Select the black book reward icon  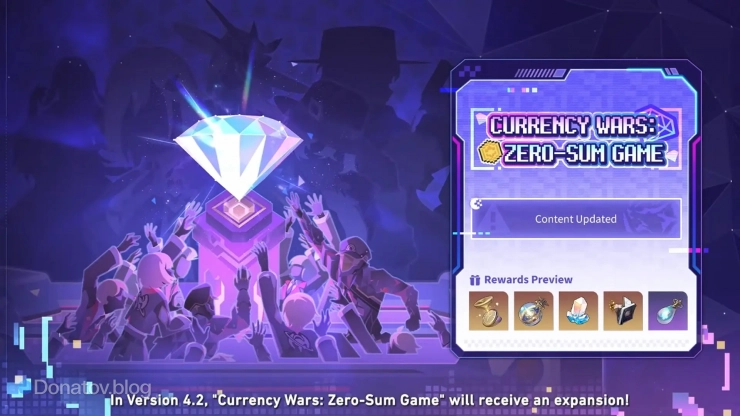click(623, 310)
